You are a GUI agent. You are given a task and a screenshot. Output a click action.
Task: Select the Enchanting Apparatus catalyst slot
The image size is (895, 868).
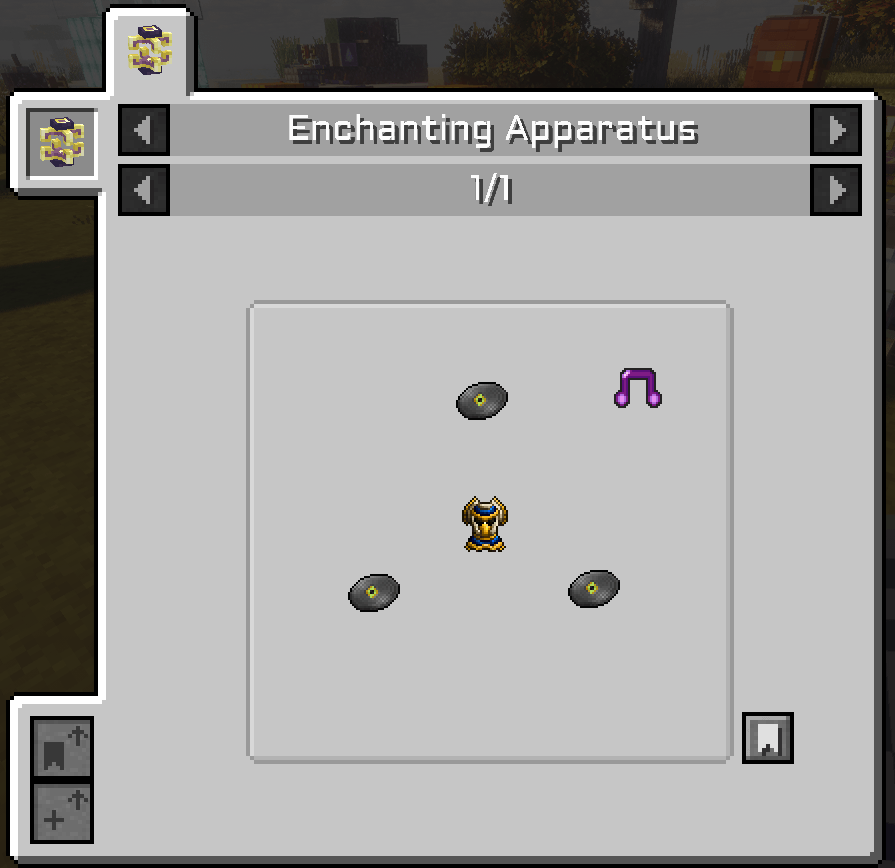pos(62,144)
